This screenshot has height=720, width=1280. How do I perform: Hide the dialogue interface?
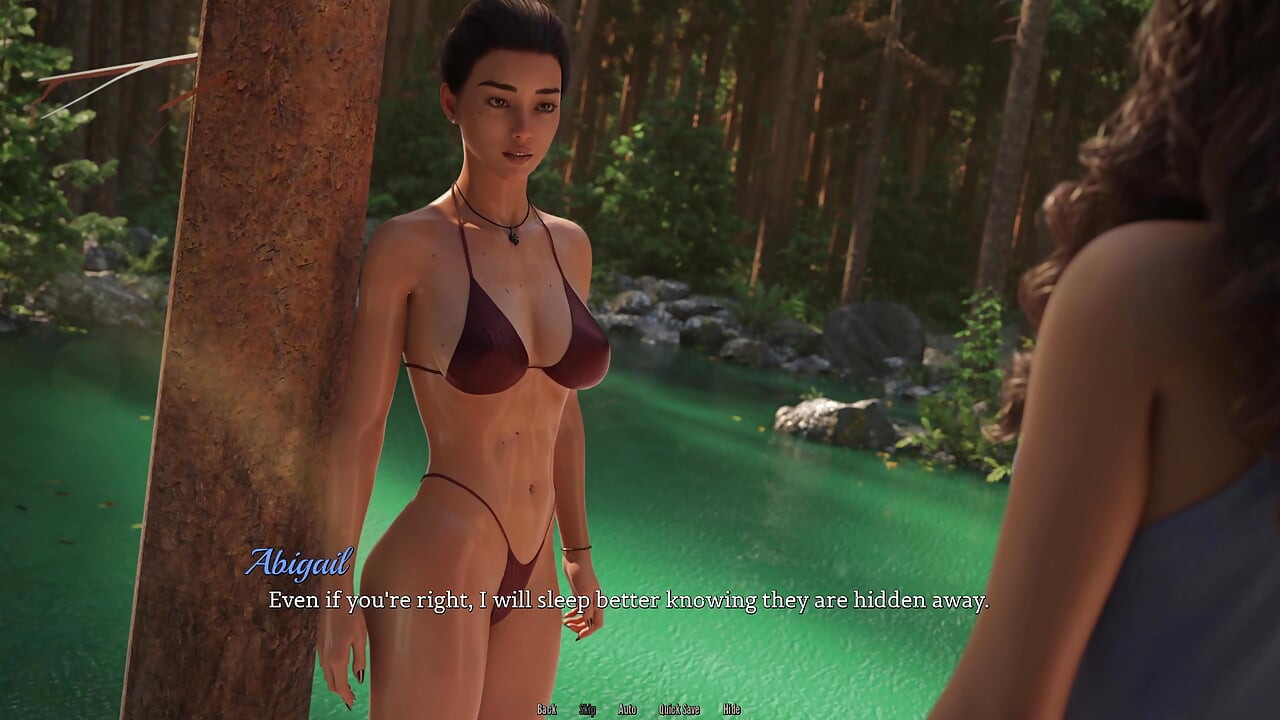[x=732, y=709]
